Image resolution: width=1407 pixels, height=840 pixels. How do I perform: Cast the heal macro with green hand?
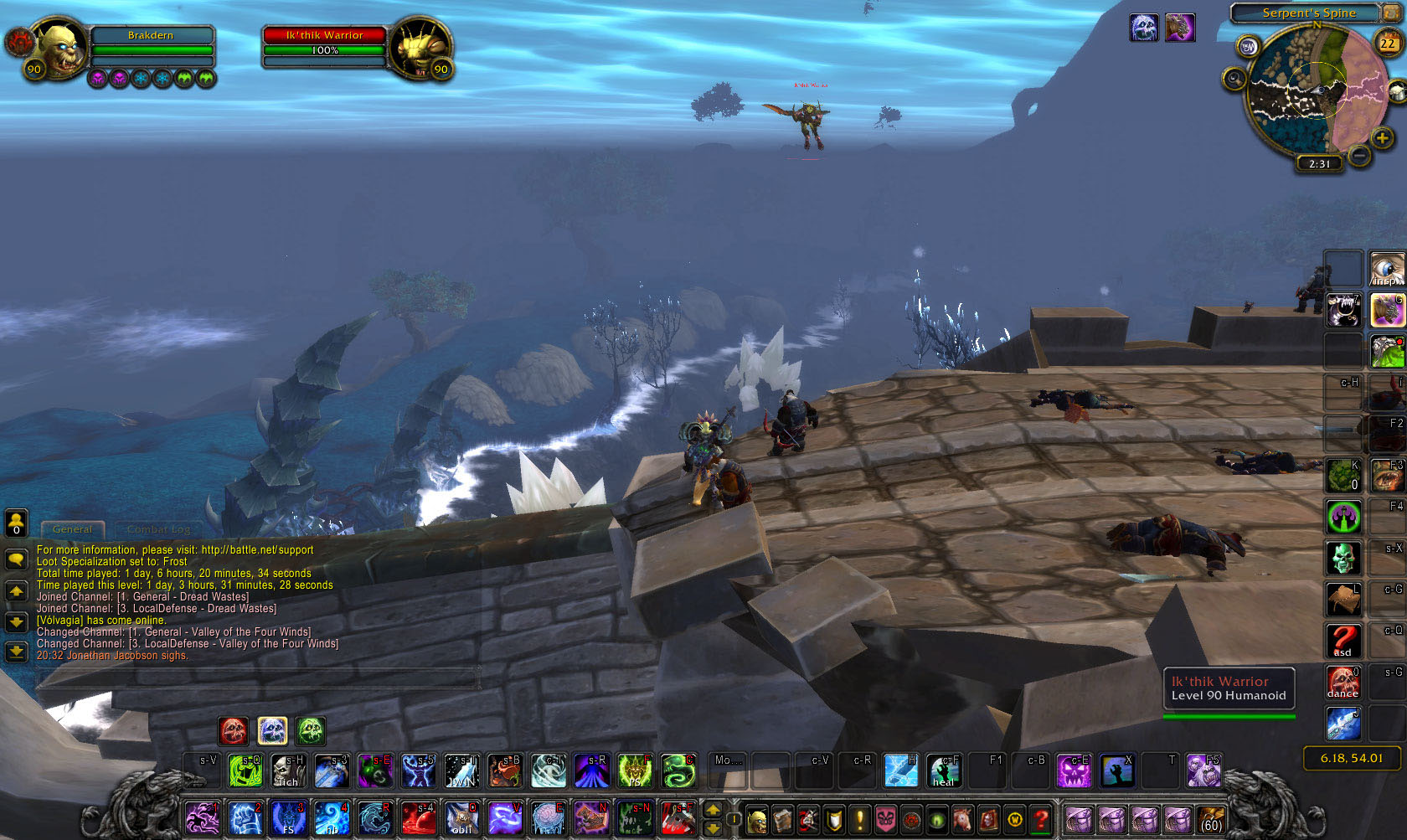coord(944,770)
